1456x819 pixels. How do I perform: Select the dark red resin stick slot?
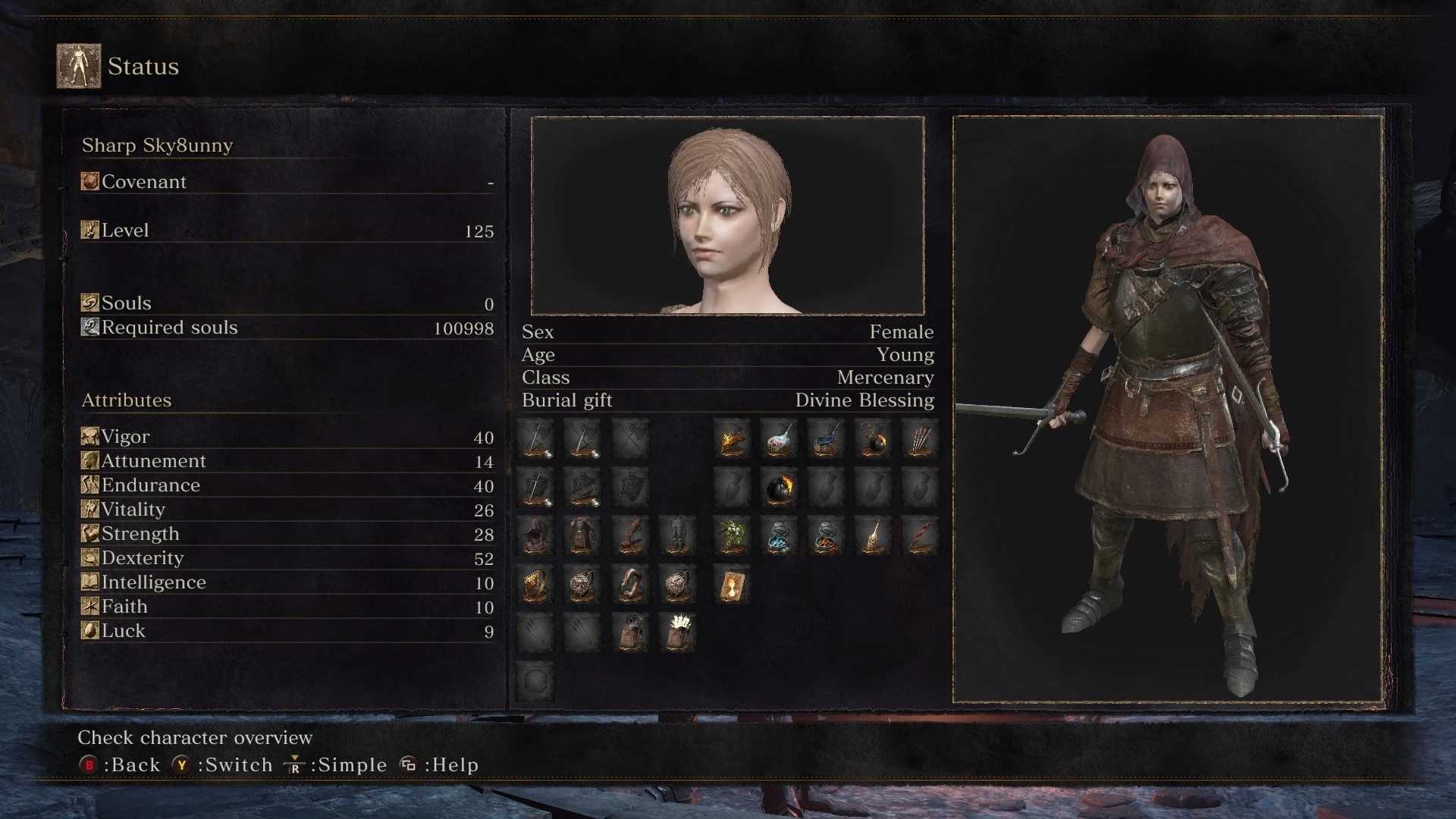tap(920, 536)
